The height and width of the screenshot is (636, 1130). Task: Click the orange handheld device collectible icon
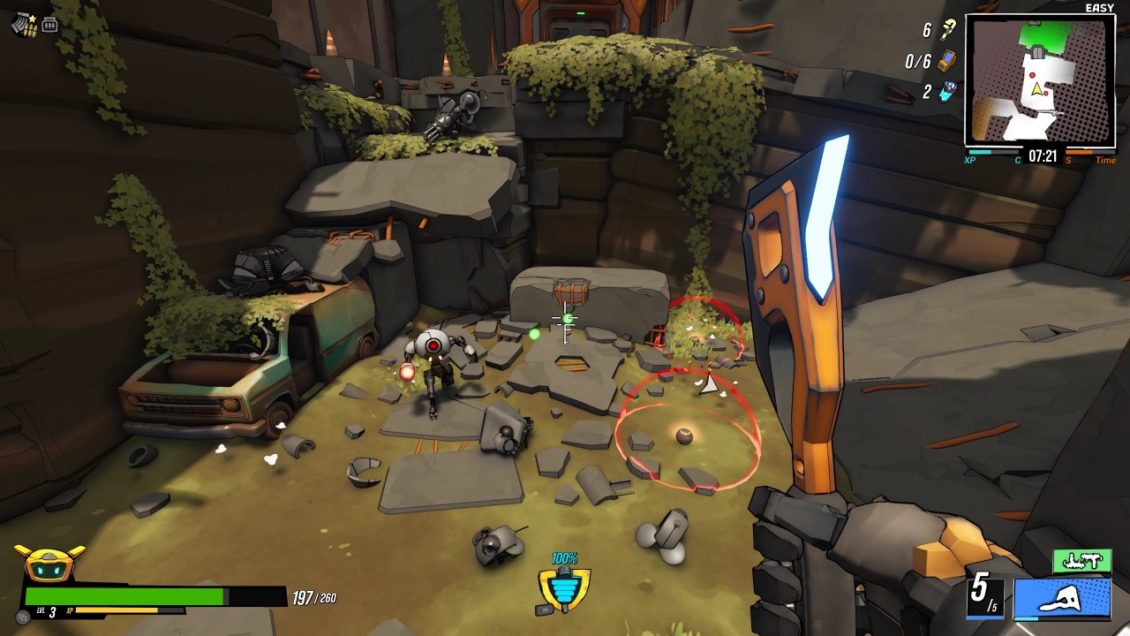945,61
